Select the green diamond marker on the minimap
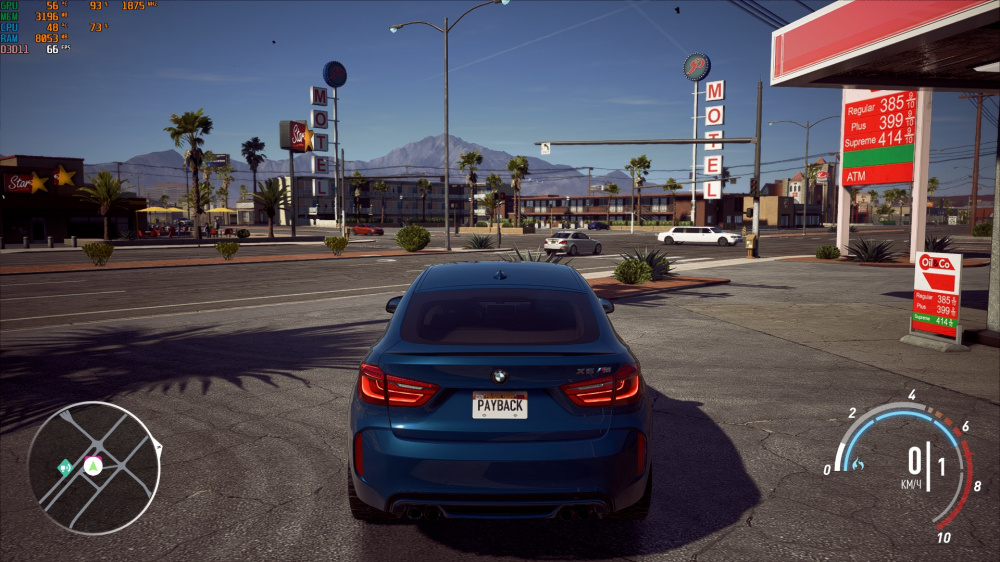The width and height of the screenshot is (1000, 562). click(65, 467)
